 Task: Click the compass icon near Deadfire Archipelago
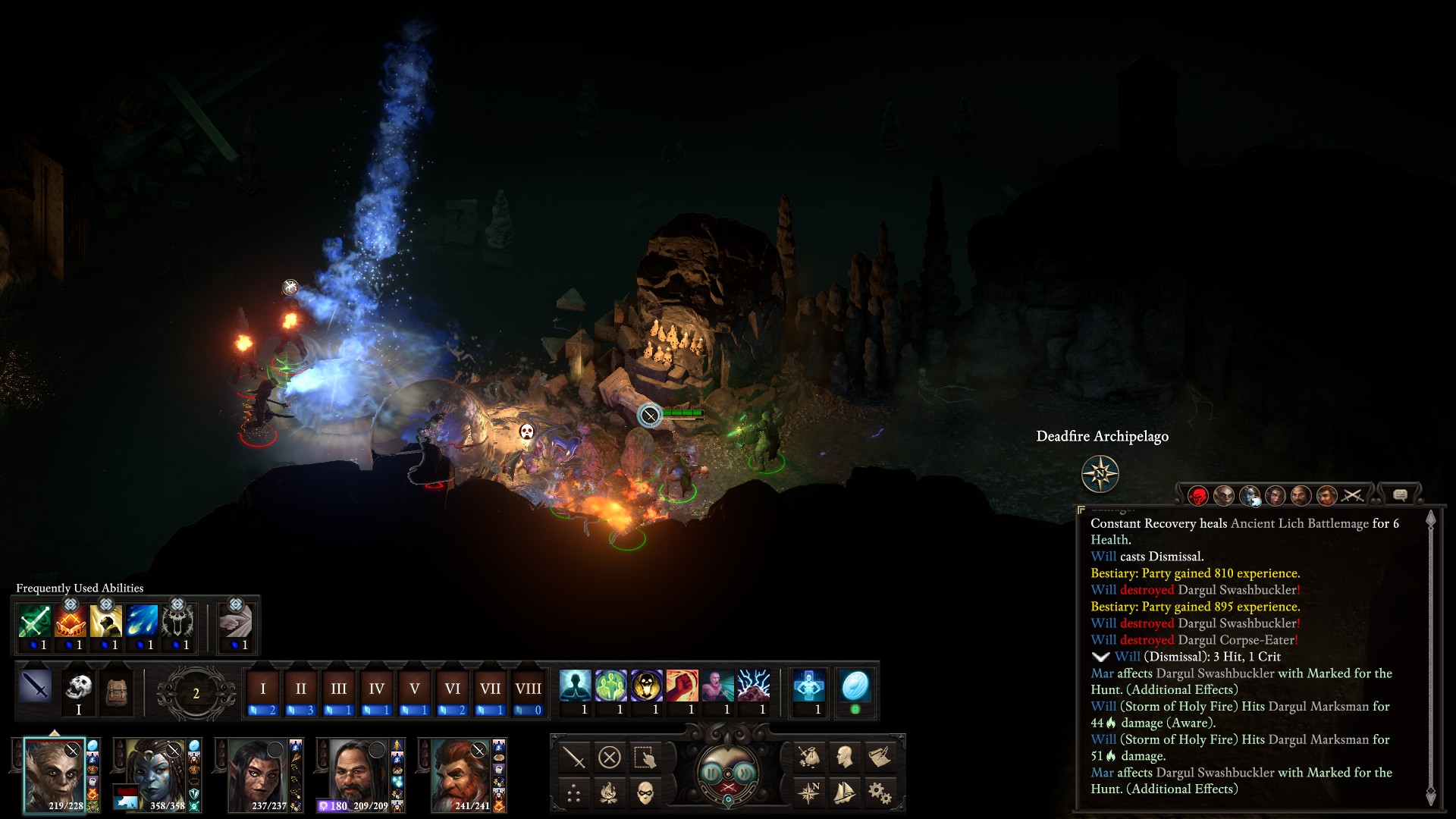point(1100,474)
